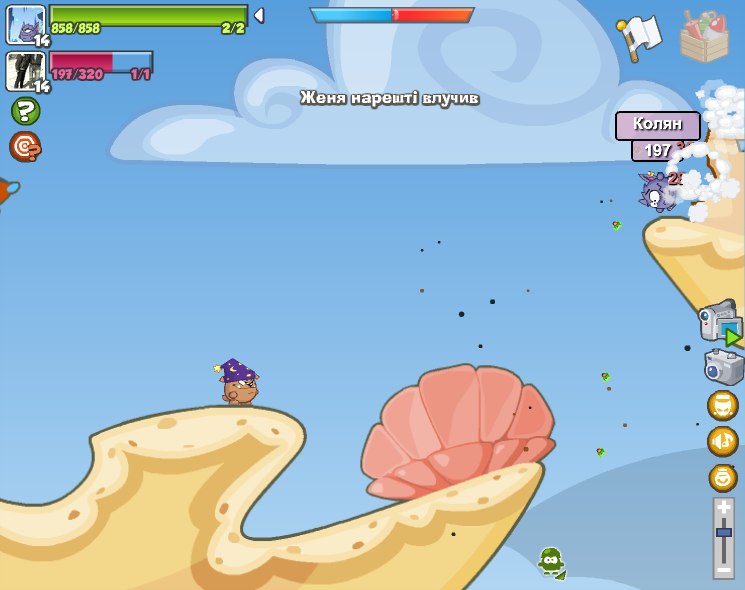Take a screenshot with the photo camera icon
This screenshot has width=745, height=590.
click(723, 366)
